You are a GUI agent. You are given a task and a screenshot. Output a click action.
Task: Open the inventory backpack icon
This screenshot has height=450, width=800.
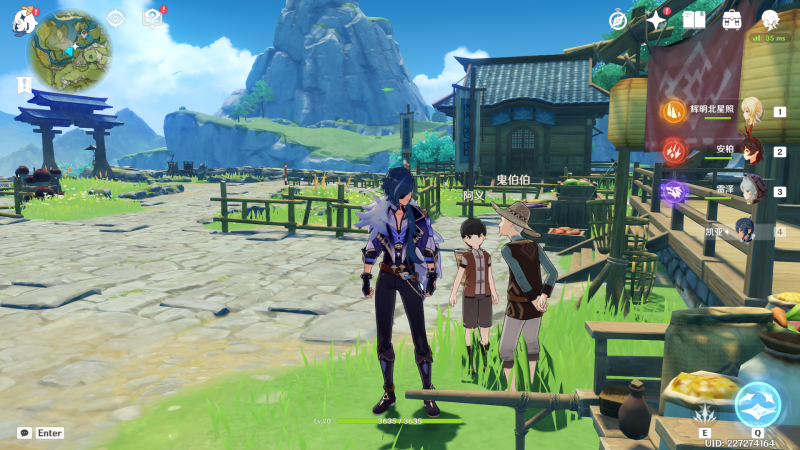pyautogui.click(x=732, y=19)
